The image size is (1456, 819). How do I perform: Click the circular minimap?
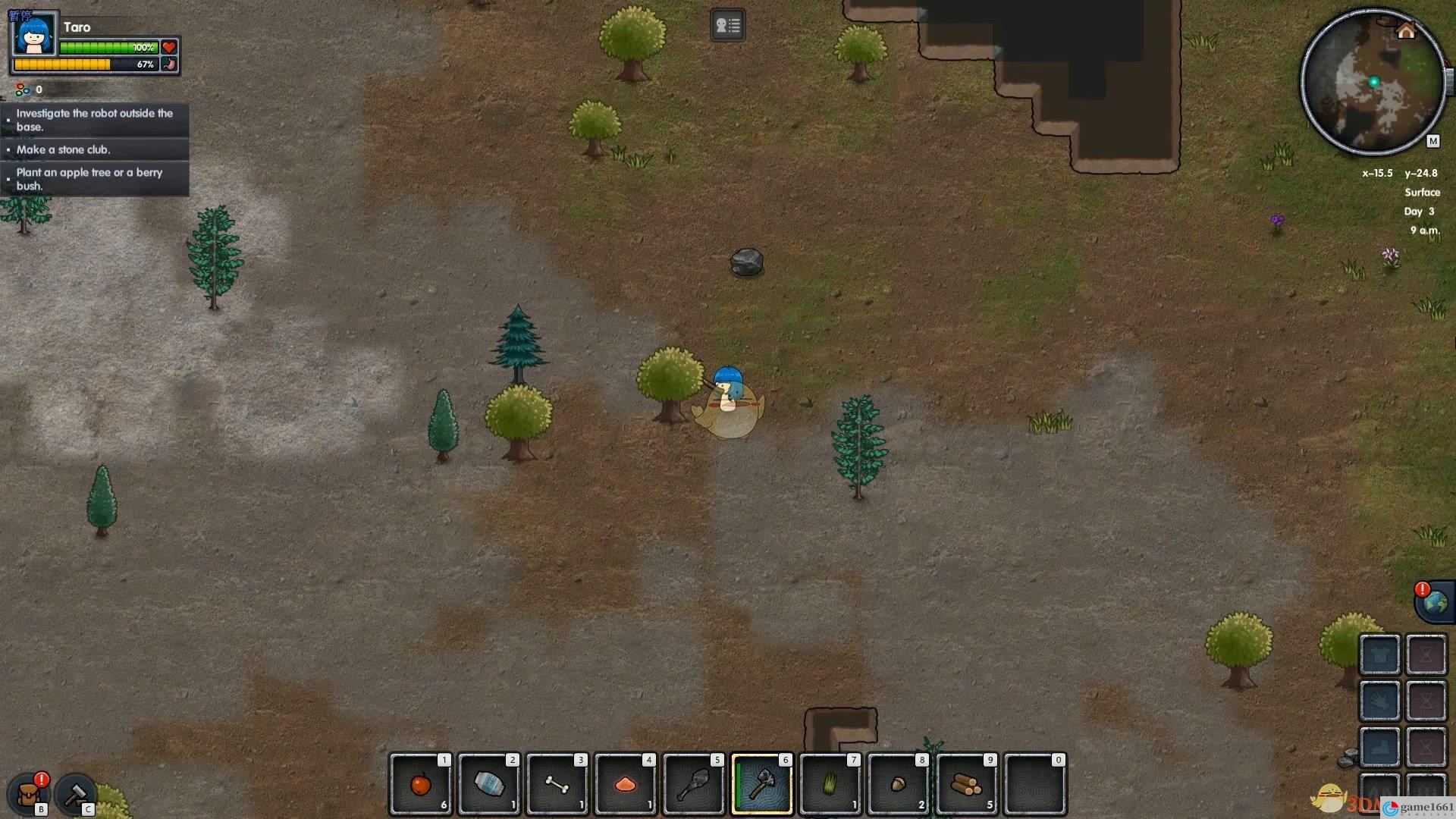(1373, 82)
